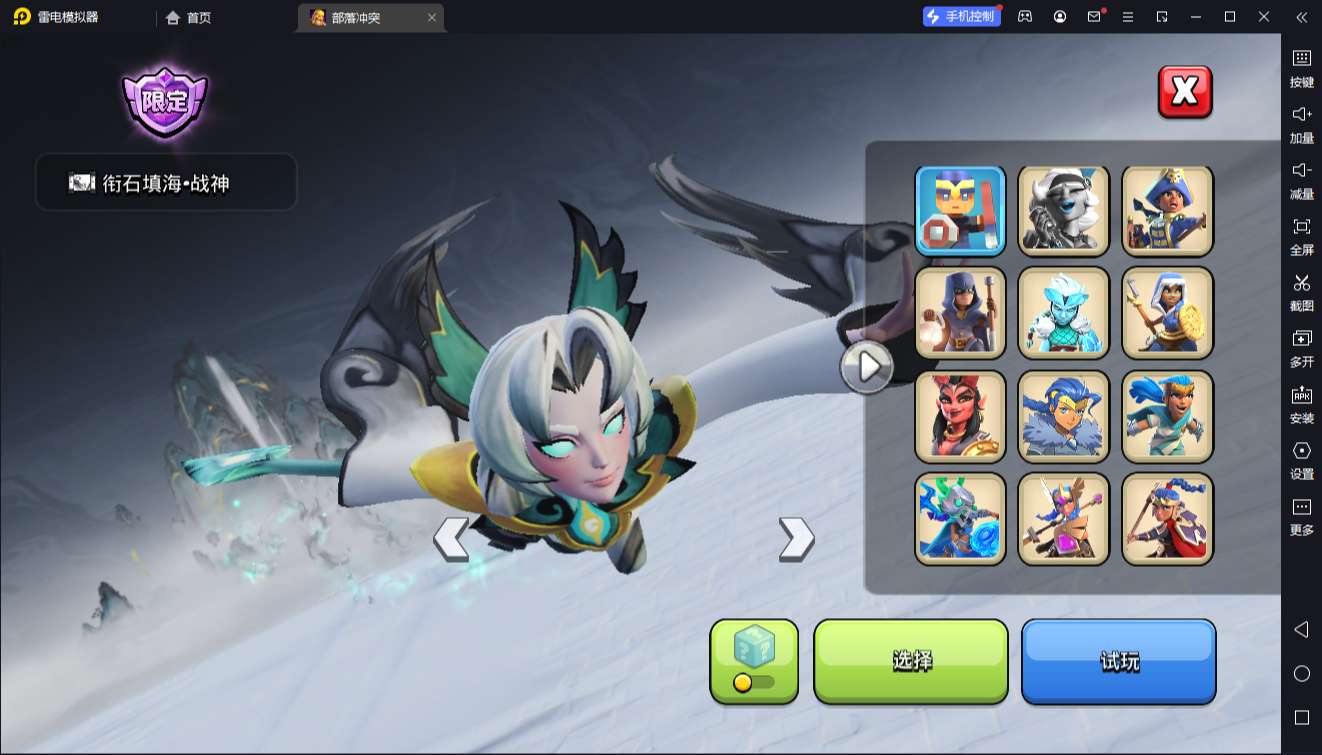Show the next skin with right arrow
The height and width of the screenshot is (755, 1322).
pyautogui.click(x=796, y=539)
